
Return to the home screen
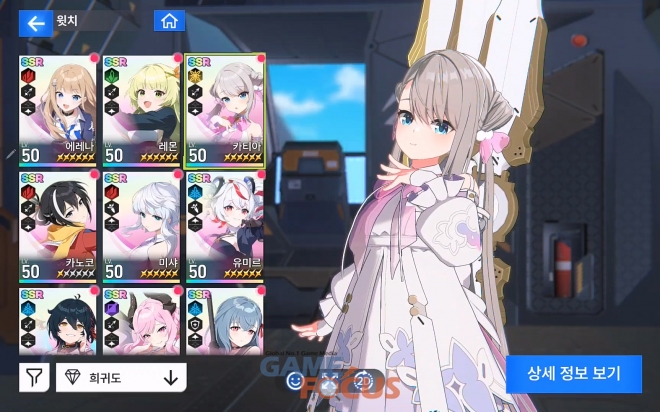coord(169,21)
